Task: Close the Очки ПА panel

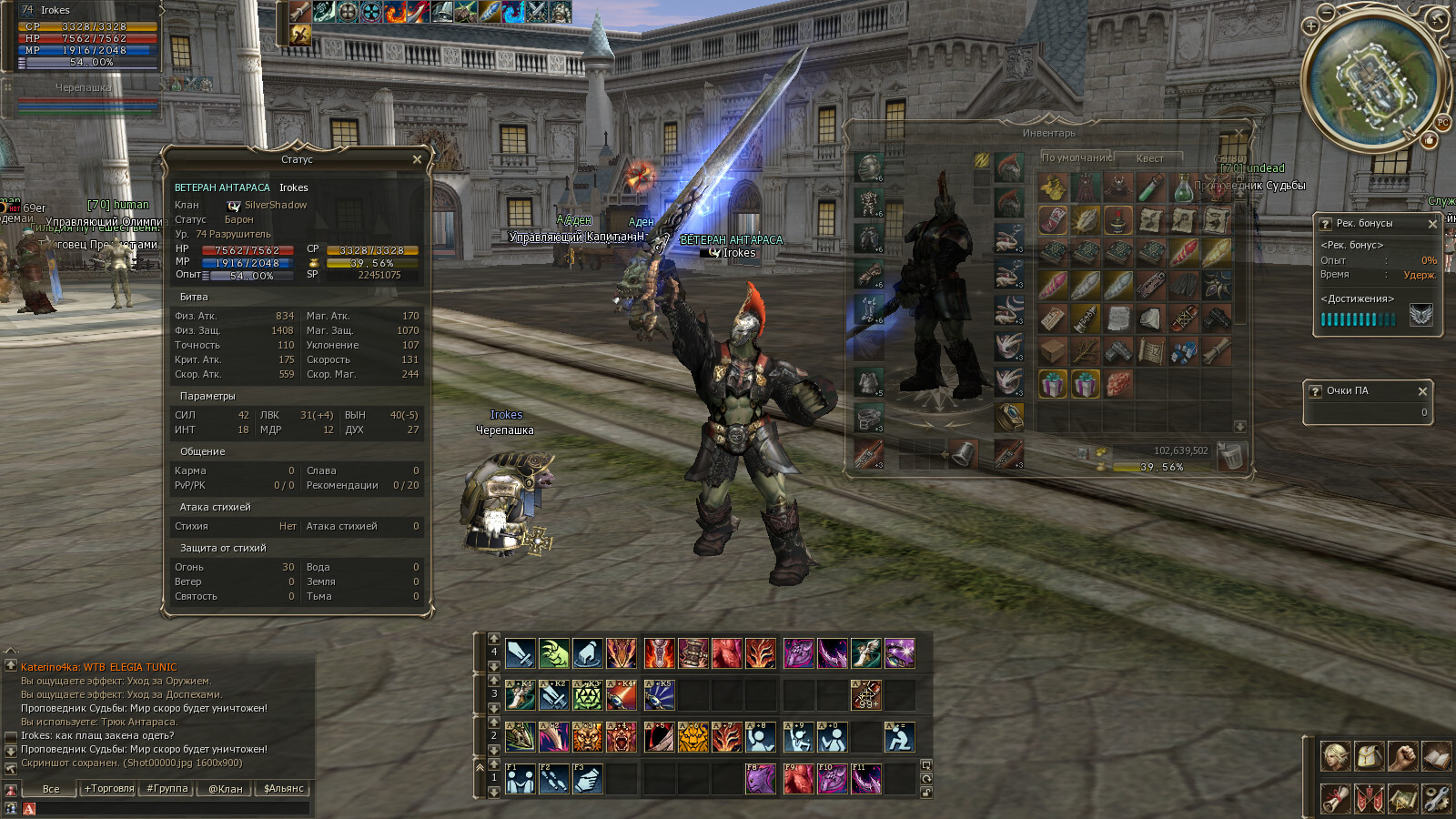Action: pos(1423,391)
